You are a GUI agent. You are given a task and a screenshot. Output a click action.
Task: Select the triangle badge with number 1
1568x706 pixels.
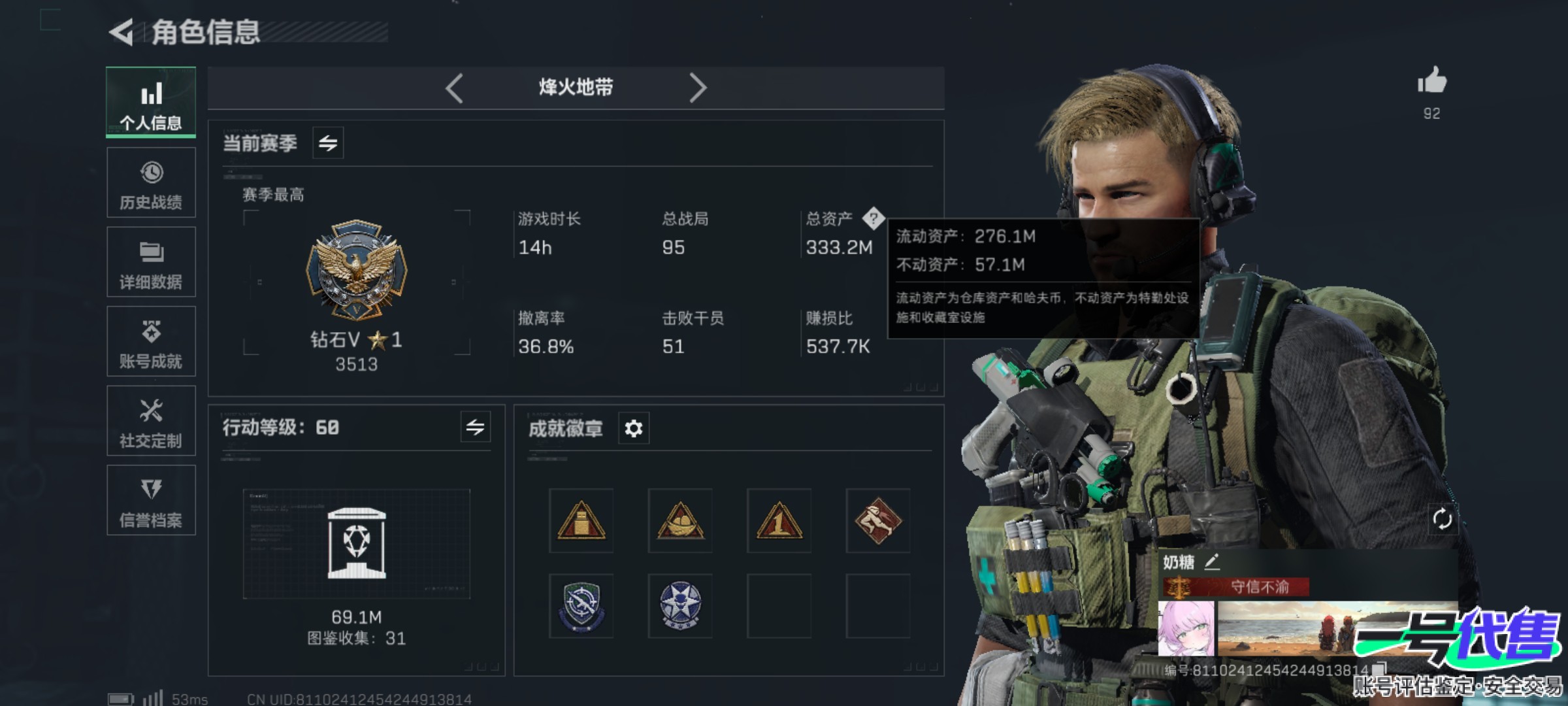click(x=779, y=520)
